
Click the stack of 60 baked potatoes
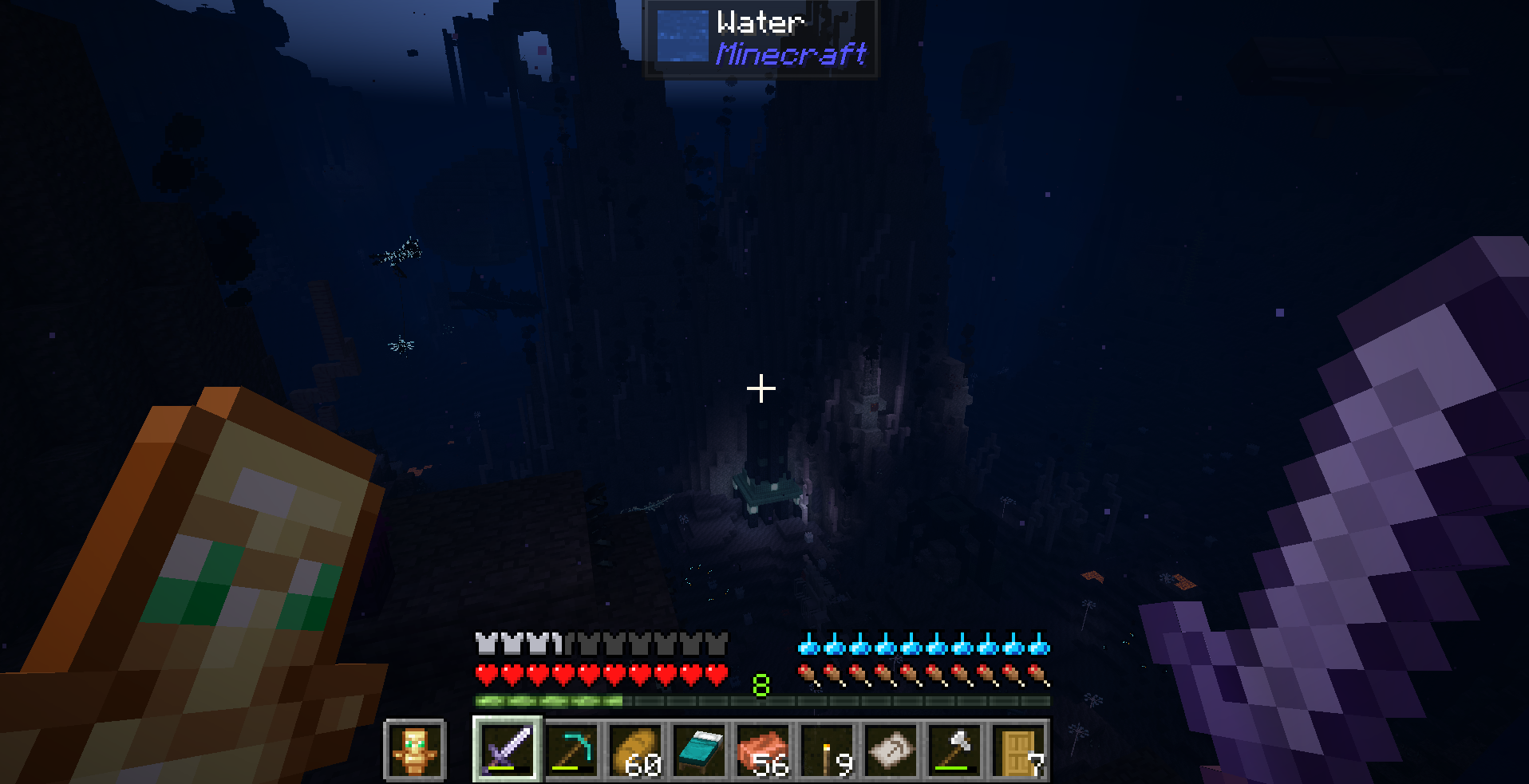click(x=637, y=751)
